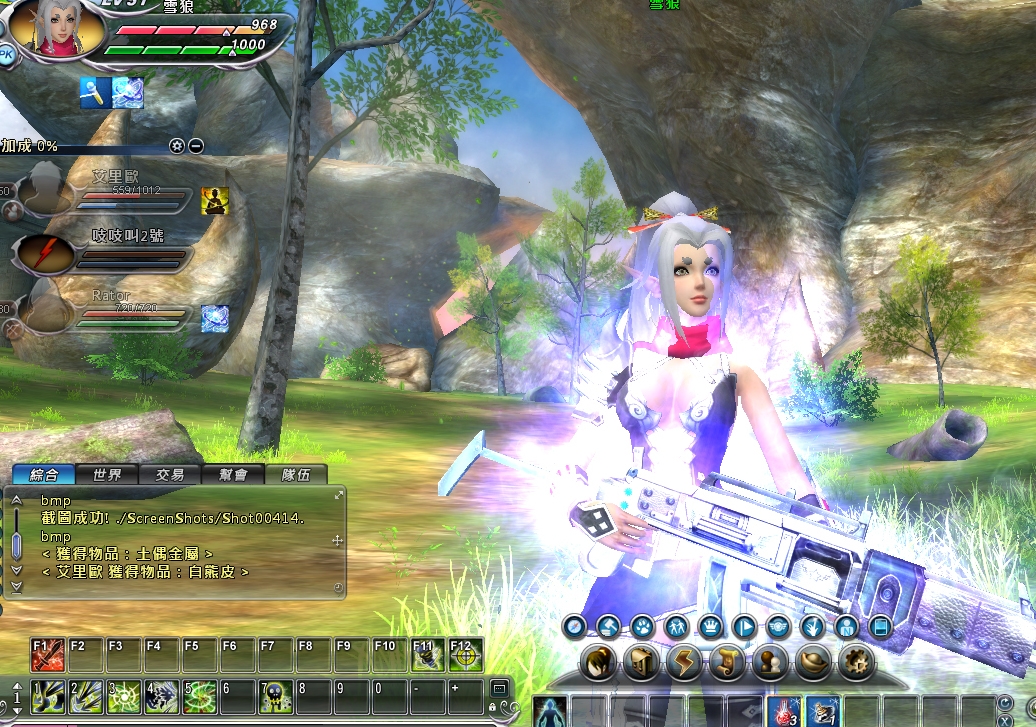Toggle the PK mode button
Image resolution: width=1036 pixels, height=727 pixels.
(x=8, y=57)
